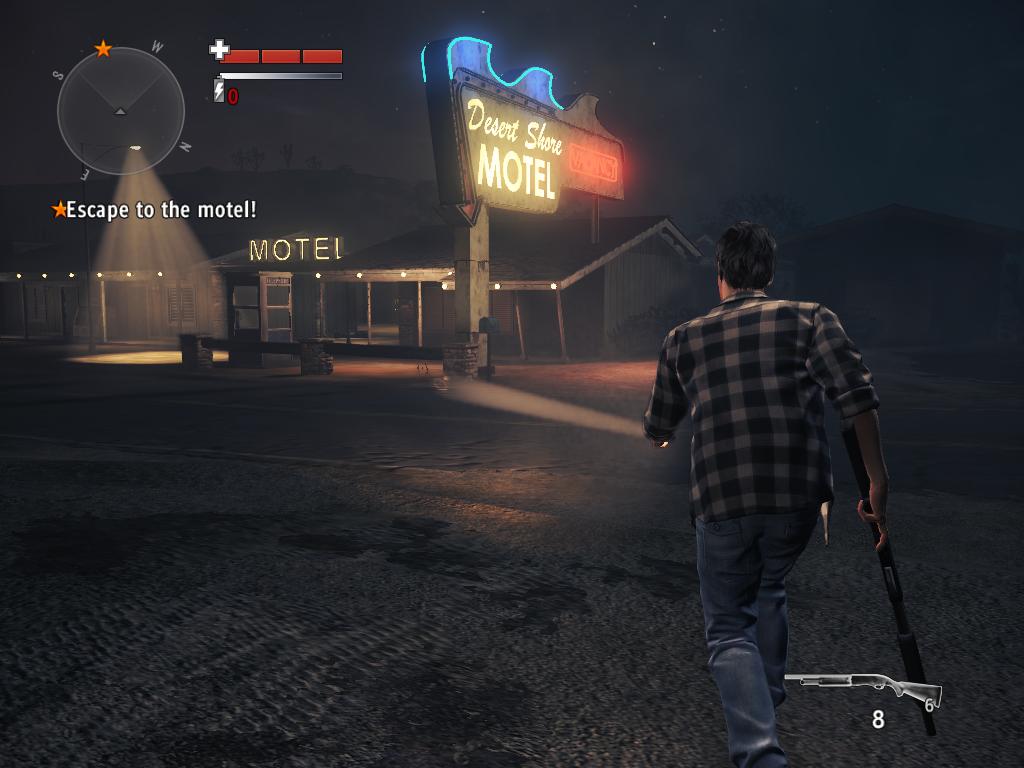Select the orange star objective marker on compass
Viewport: 1024px width, 768px height.
tap(103, 48)
